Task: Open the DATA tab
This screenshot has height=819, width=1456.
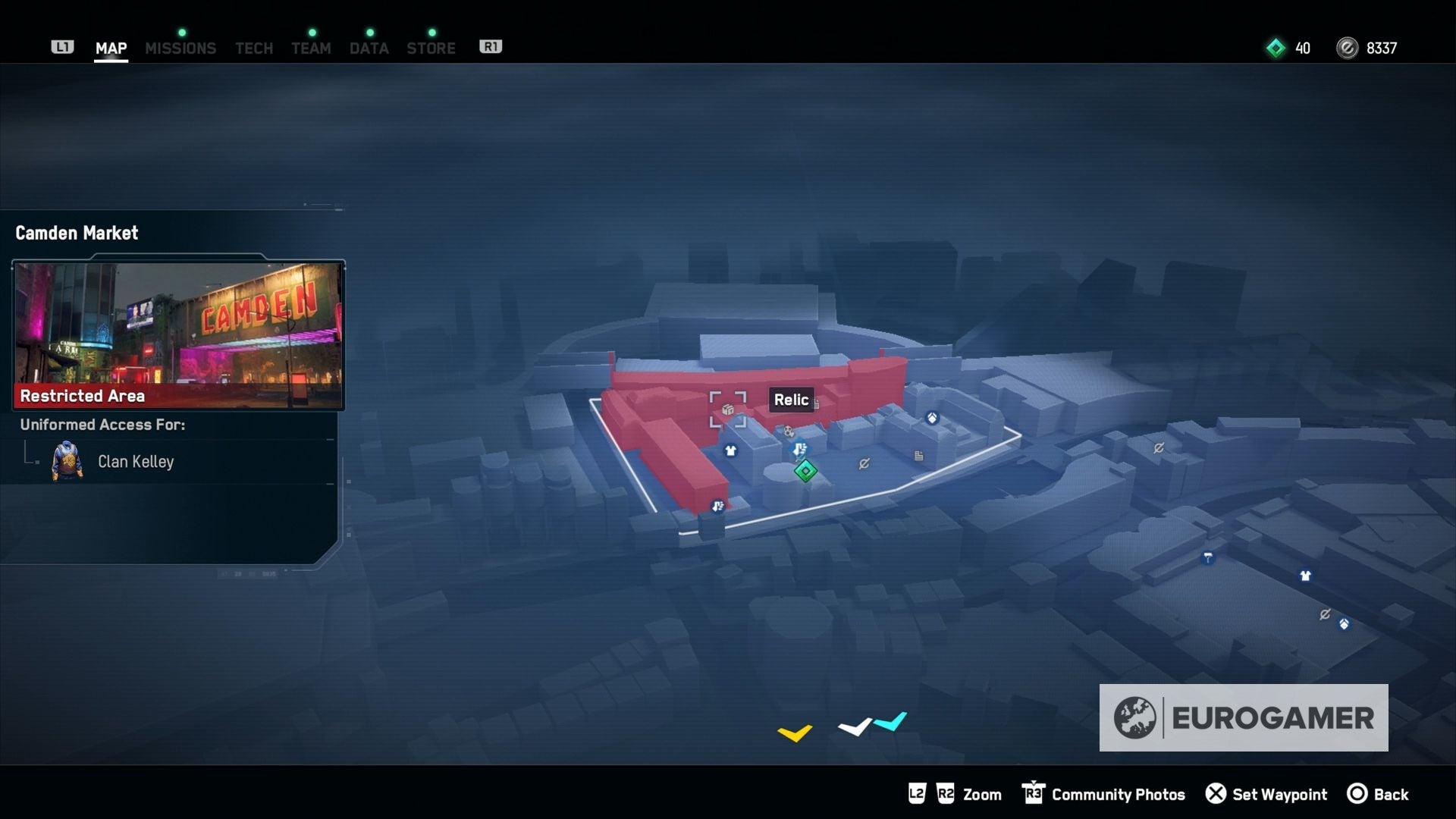Action: coord(369,48)
